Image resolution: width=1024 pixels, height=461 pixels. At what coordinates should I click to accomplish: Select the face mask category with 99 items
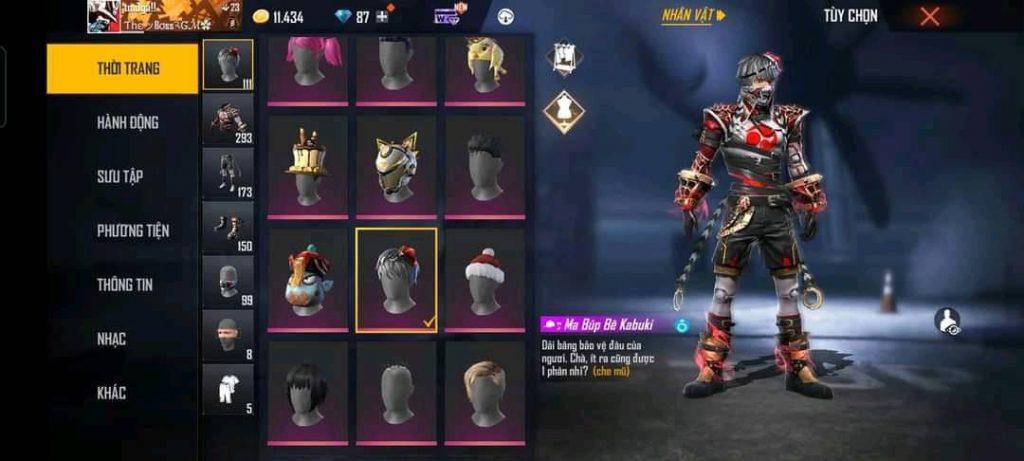228,282
